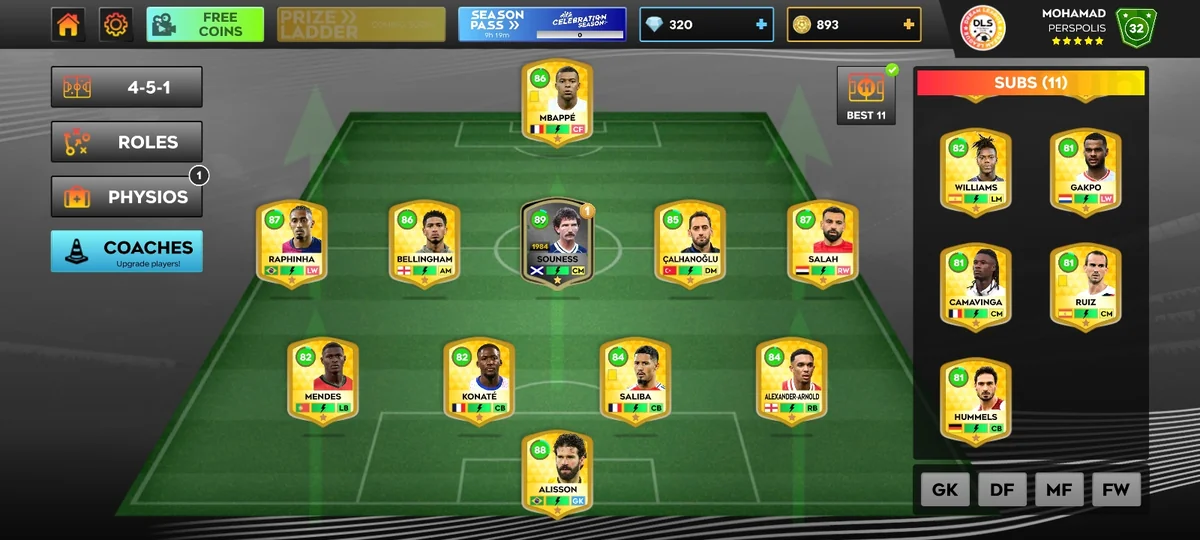Apply the Best 11 lineup
Image resolution: width=1200 pixels, height=540 pixels.
click(866, 97)
